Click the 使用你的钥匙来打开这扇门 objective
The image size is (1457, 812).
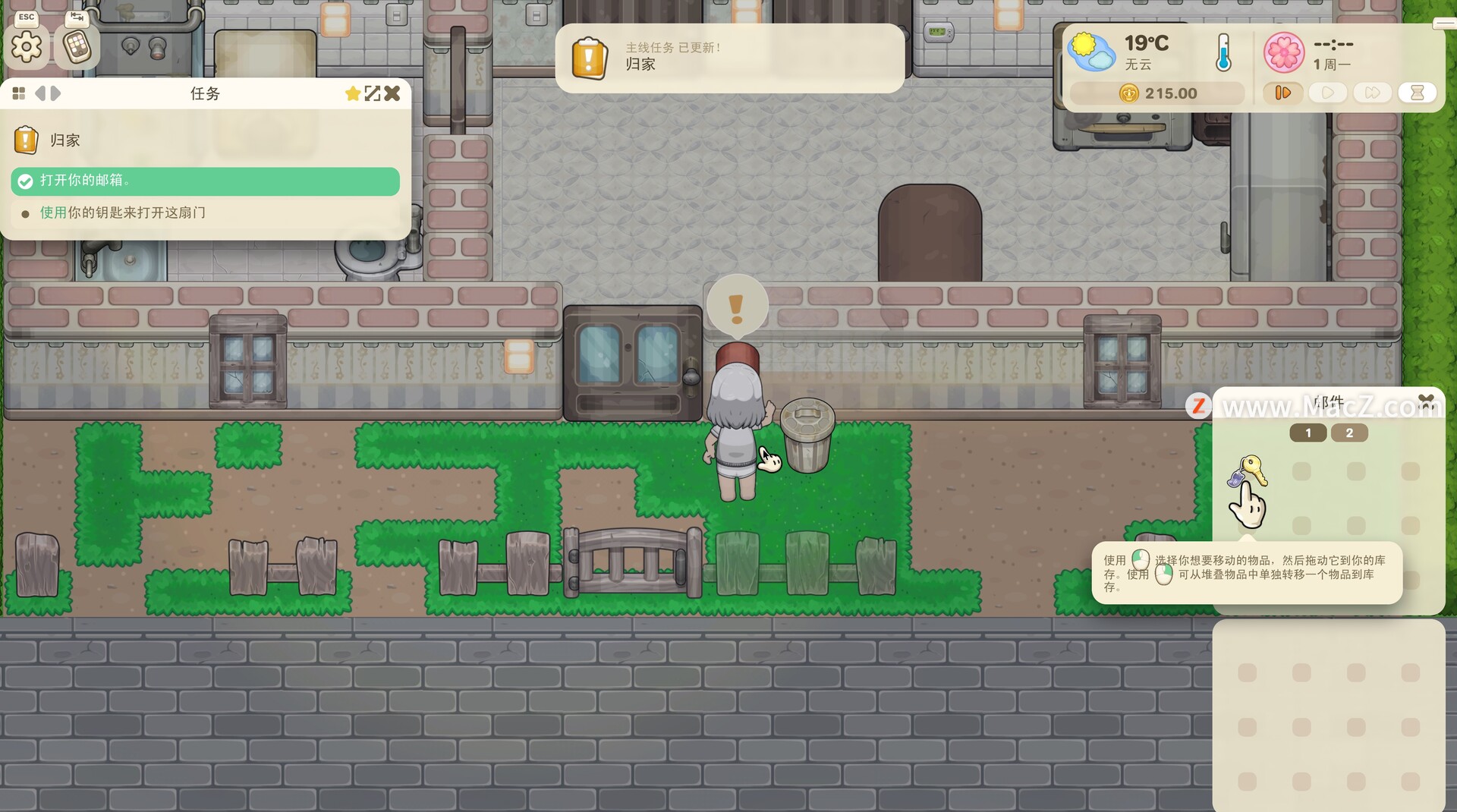pyautogui.click(x=123, y=213)
